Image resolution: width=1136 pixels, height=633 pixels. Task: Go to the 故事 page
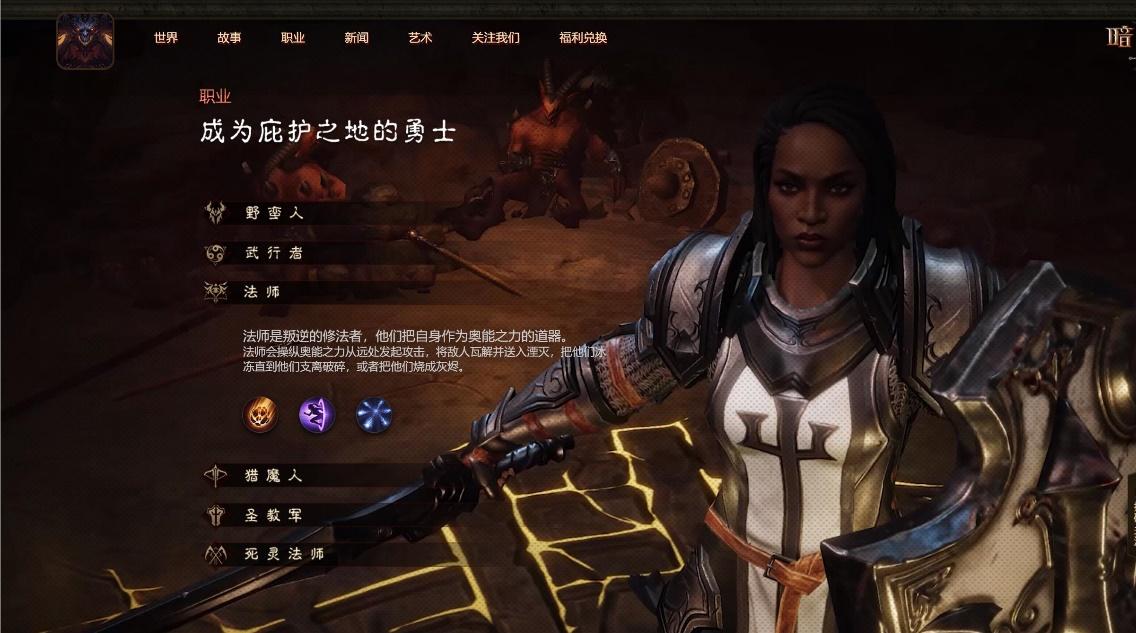[229, 38]
